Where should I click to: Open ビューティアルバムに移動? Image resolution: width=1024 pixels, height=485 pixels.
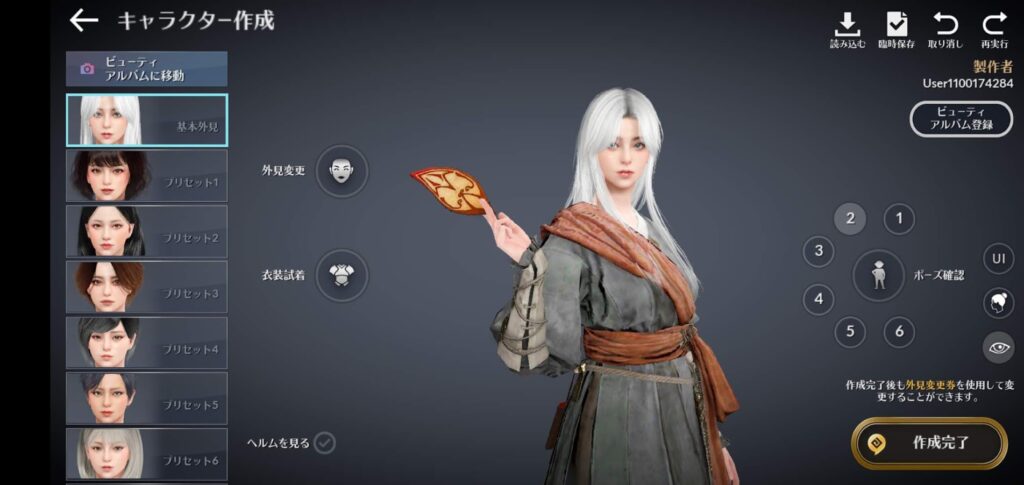[146, 69]
